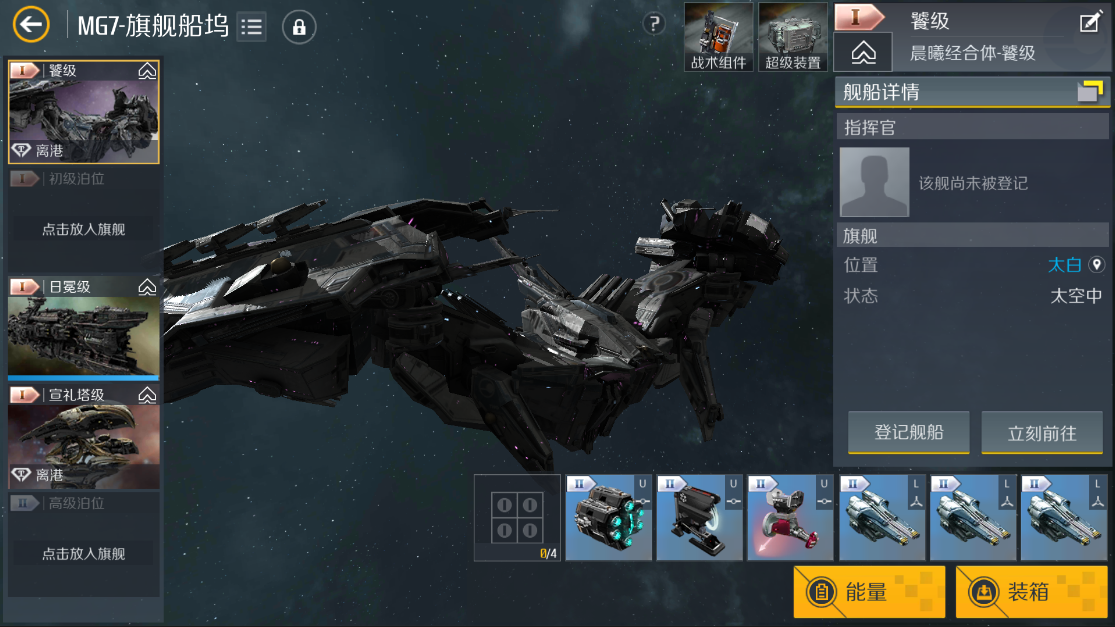The width and height of the screenshot is (1115, 627).
Task: Select the red laser turret module slot
Action: click(790, 517)
